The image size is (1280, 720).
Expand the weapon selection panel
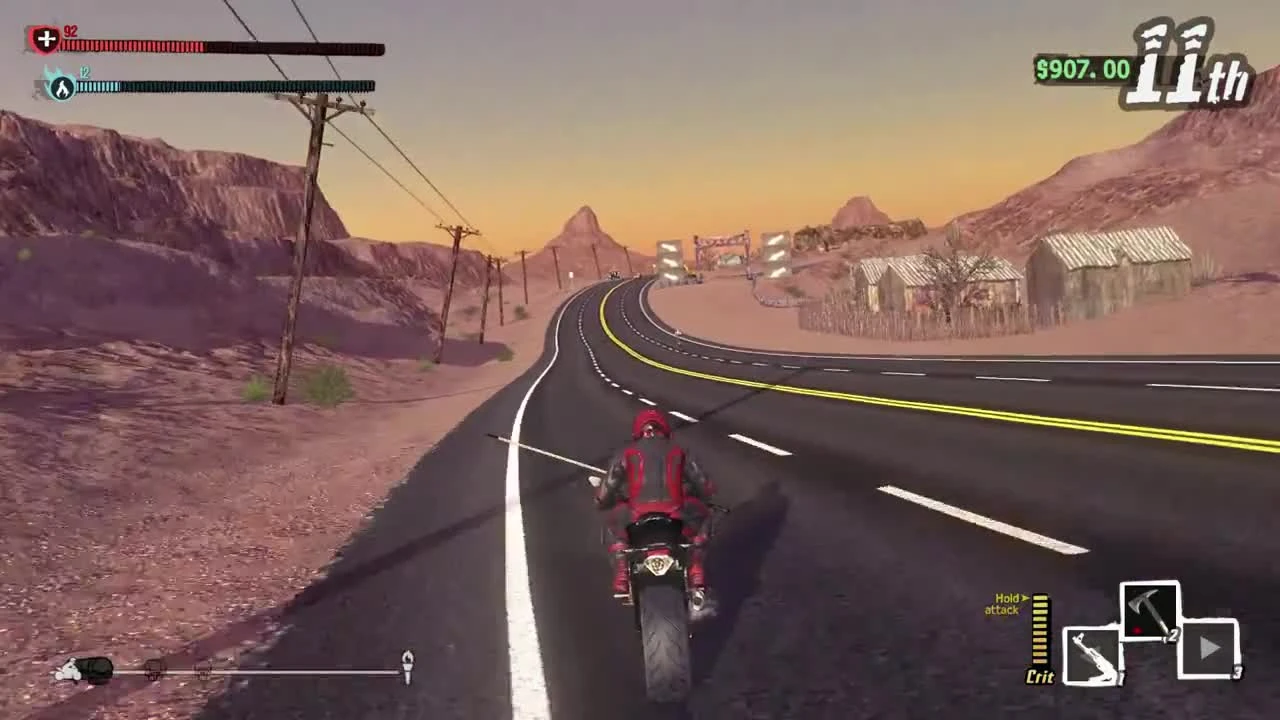(1148, 640)
